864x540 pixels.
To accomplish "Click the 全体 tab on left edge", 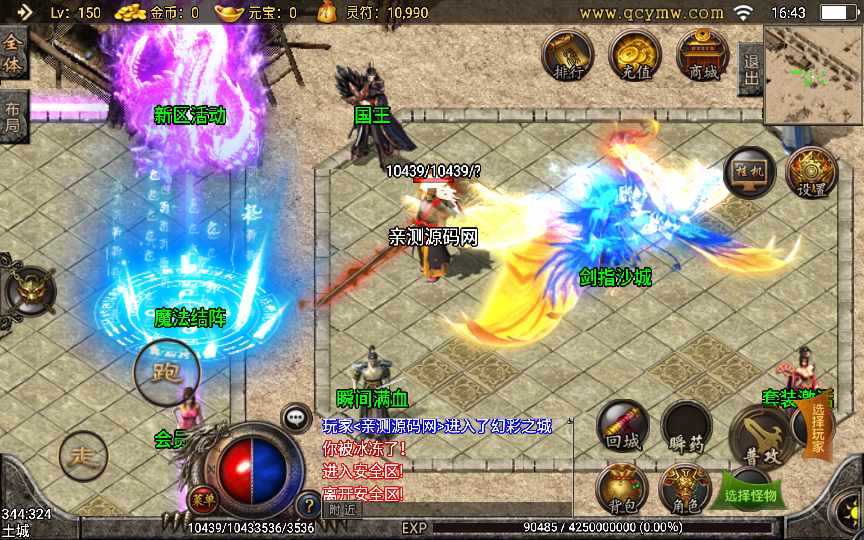I will pyautogui.click(x=12, y=52).
